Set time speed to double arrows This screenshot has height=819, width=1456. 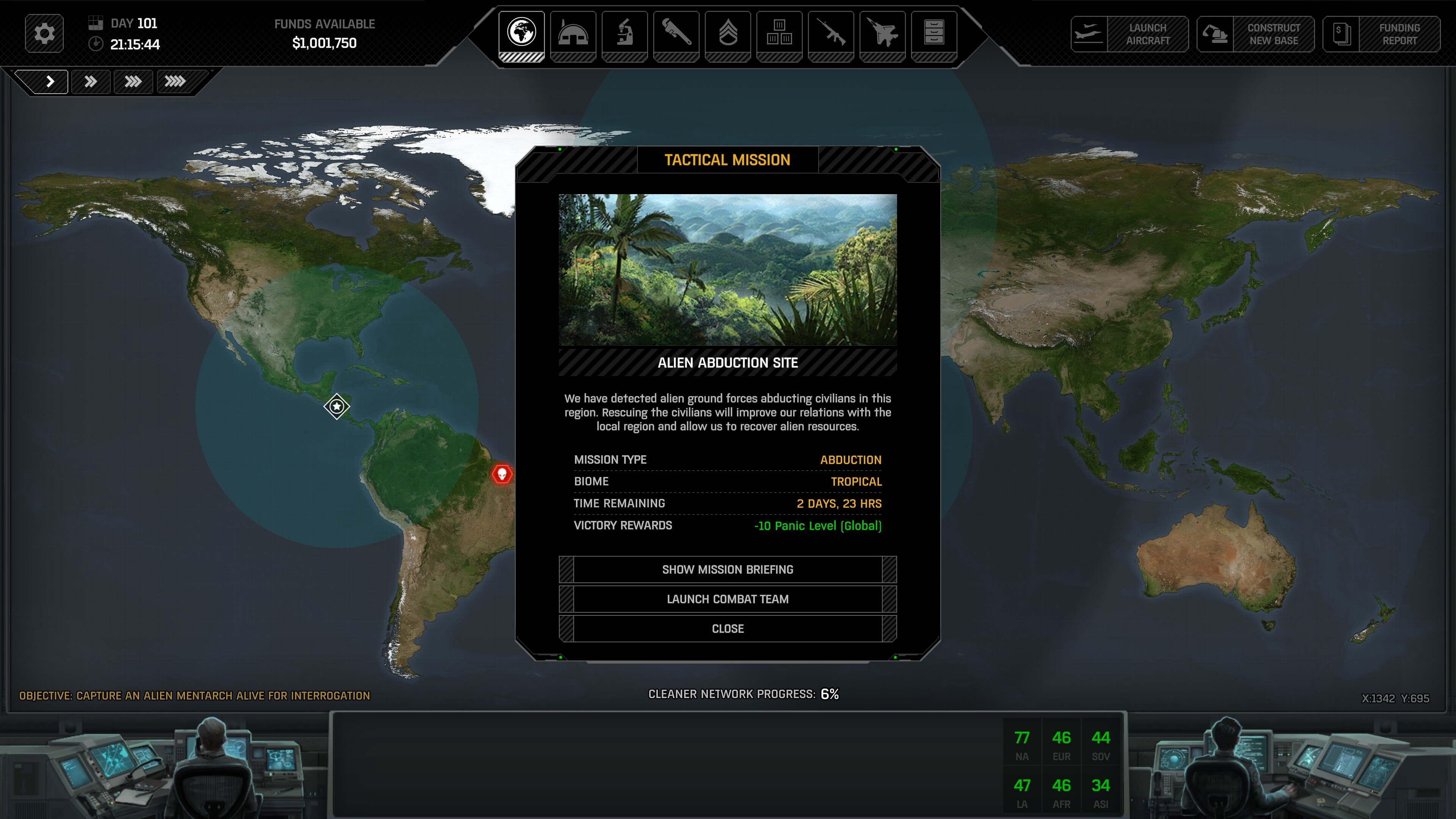click(x=91, y=82)
